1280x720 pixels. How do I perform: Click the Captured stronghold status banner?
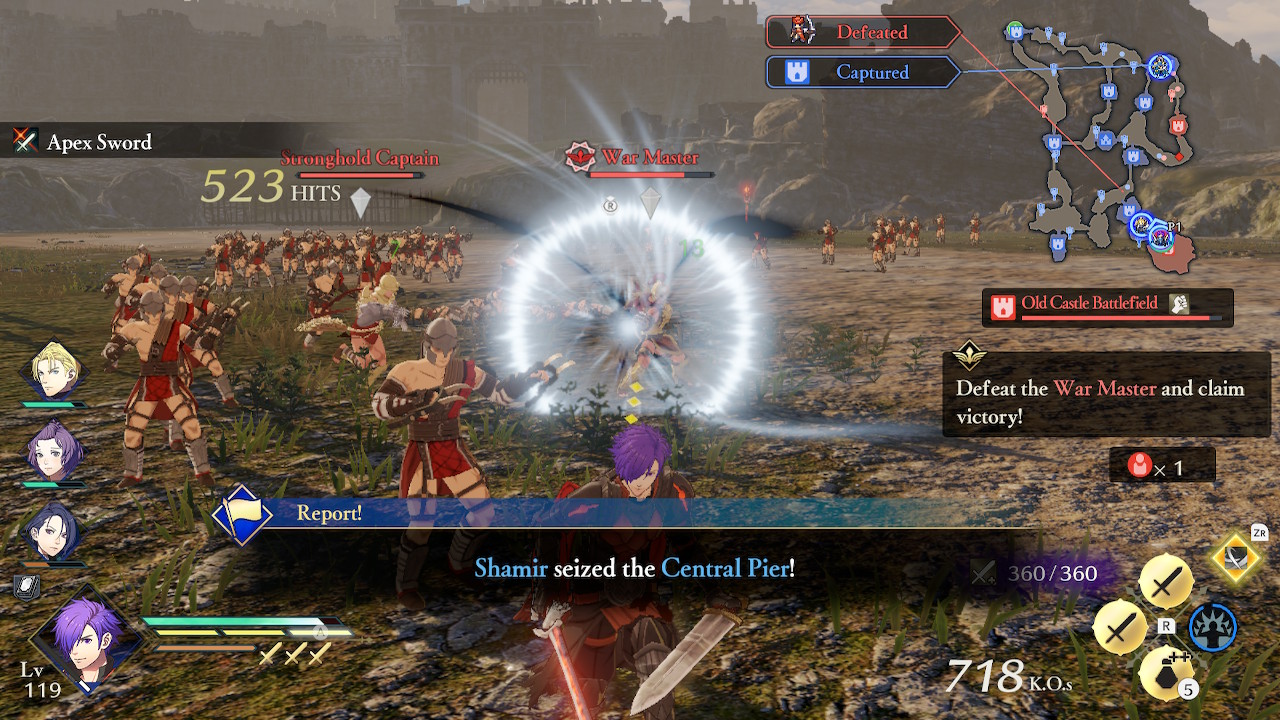(862, 71)
